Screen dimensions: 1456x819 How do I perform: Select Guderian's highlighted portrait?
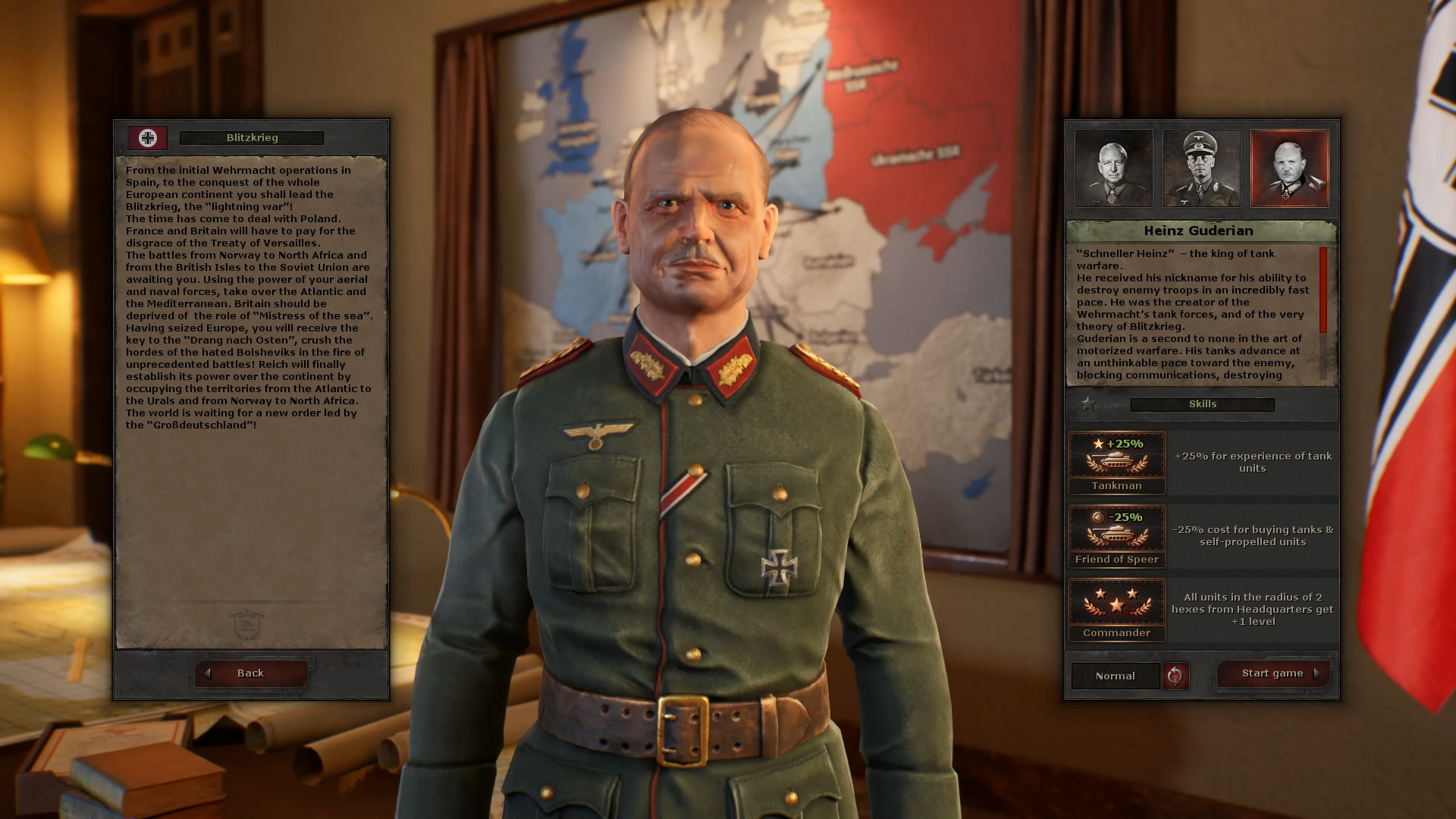tap(1290, 168)
